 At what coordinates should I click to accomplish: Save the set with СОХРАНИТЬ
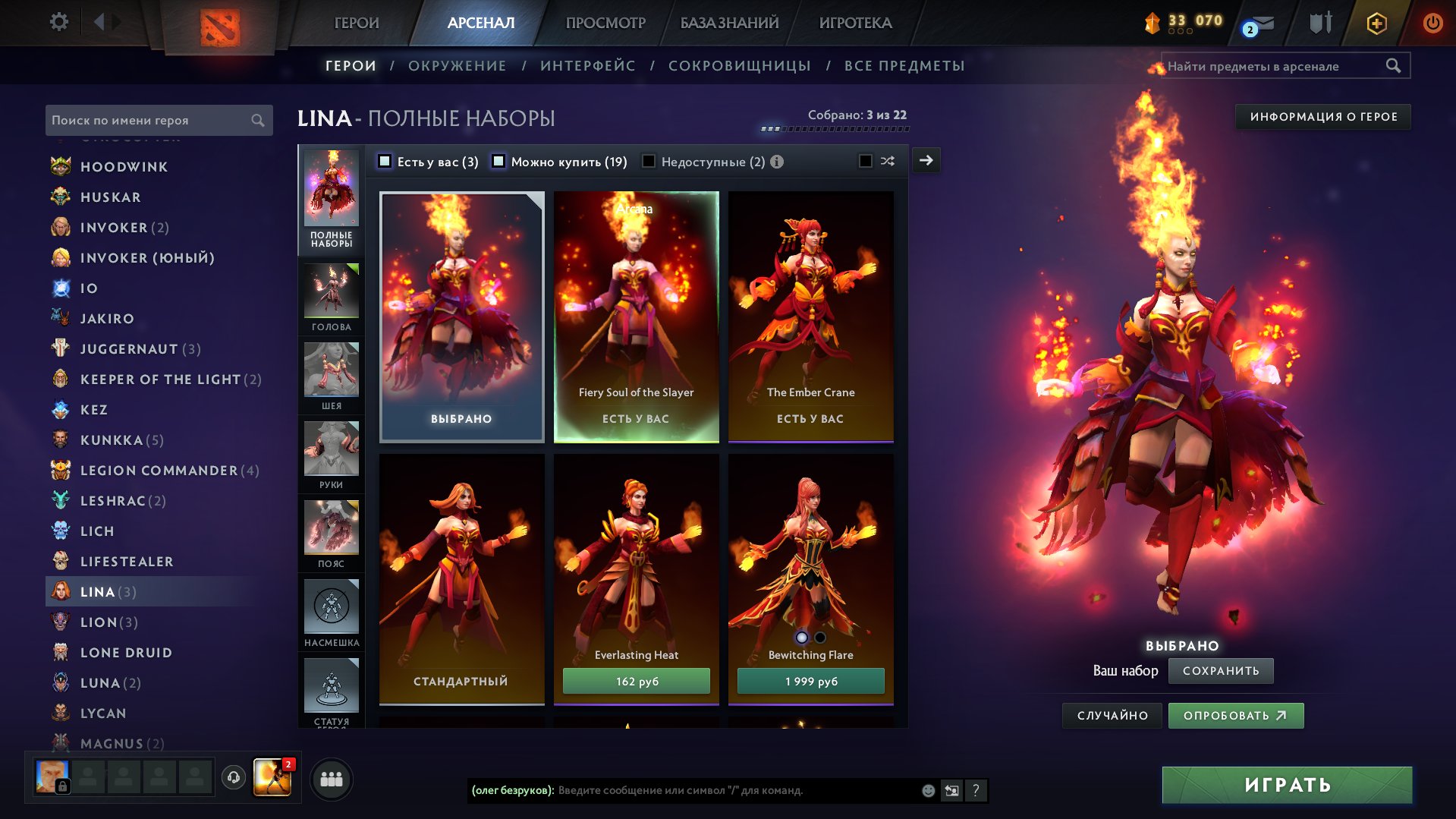pyautogui.click(x=1220, y=671)
